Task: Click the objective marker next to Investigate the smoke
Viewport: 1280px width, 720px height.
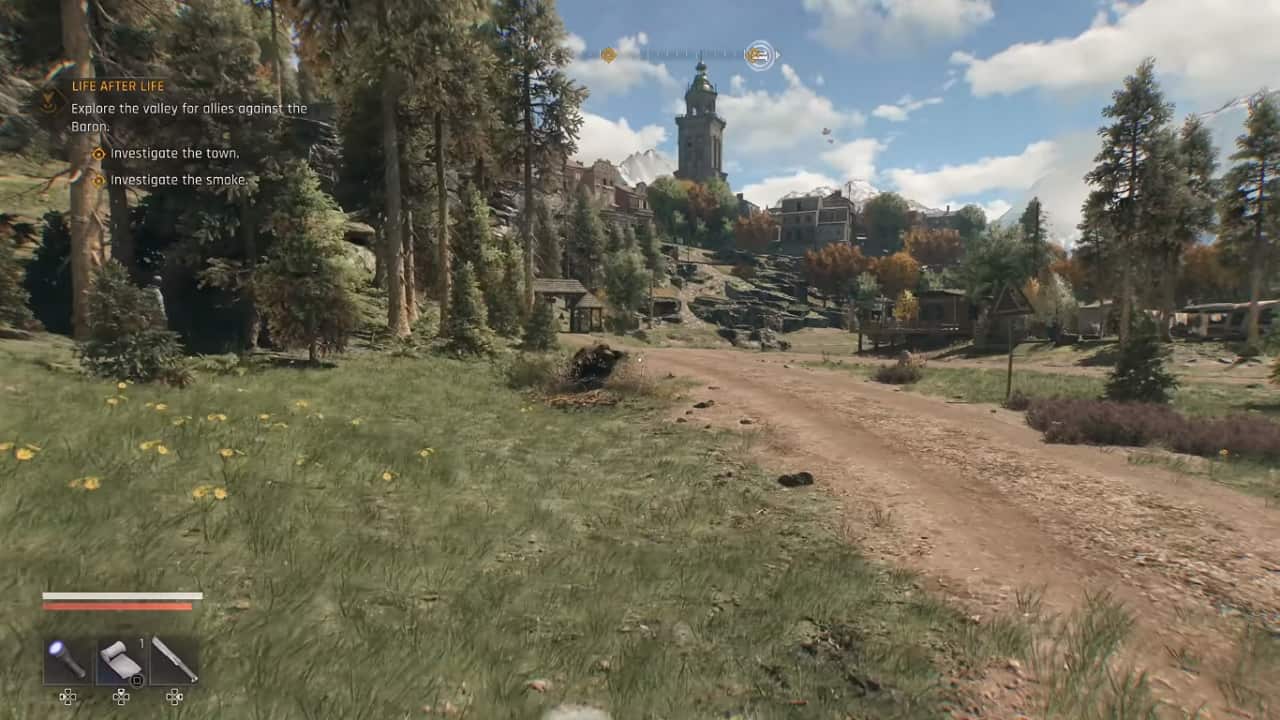Action: click(x=97, y=179)
